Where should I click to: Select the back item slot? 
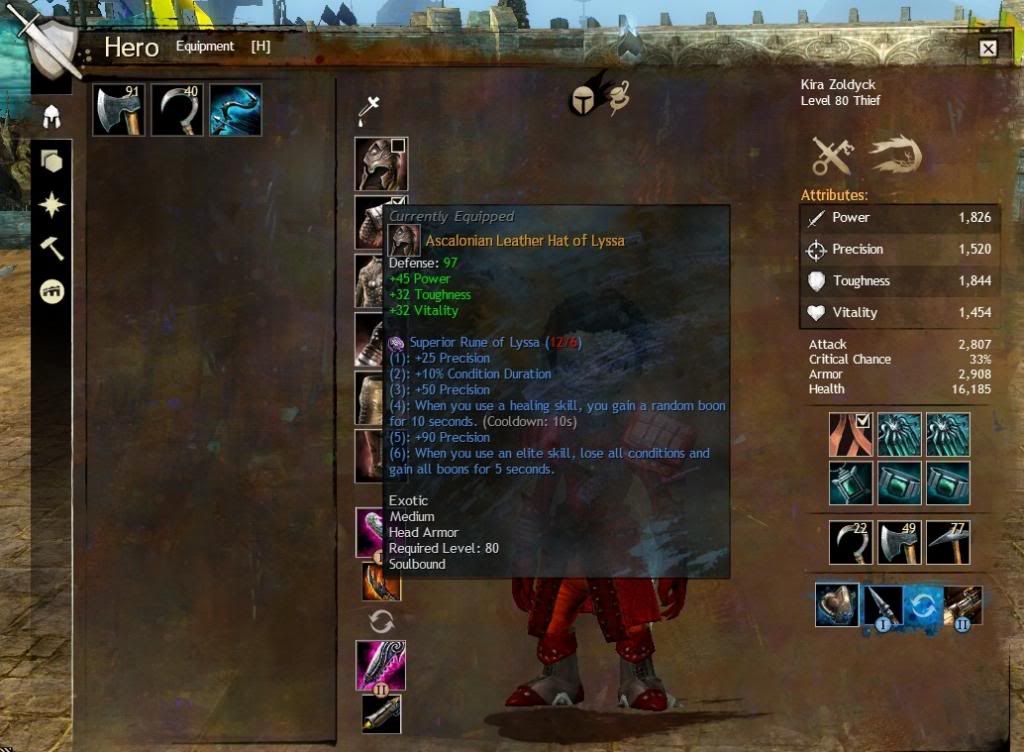pos(849,434)
